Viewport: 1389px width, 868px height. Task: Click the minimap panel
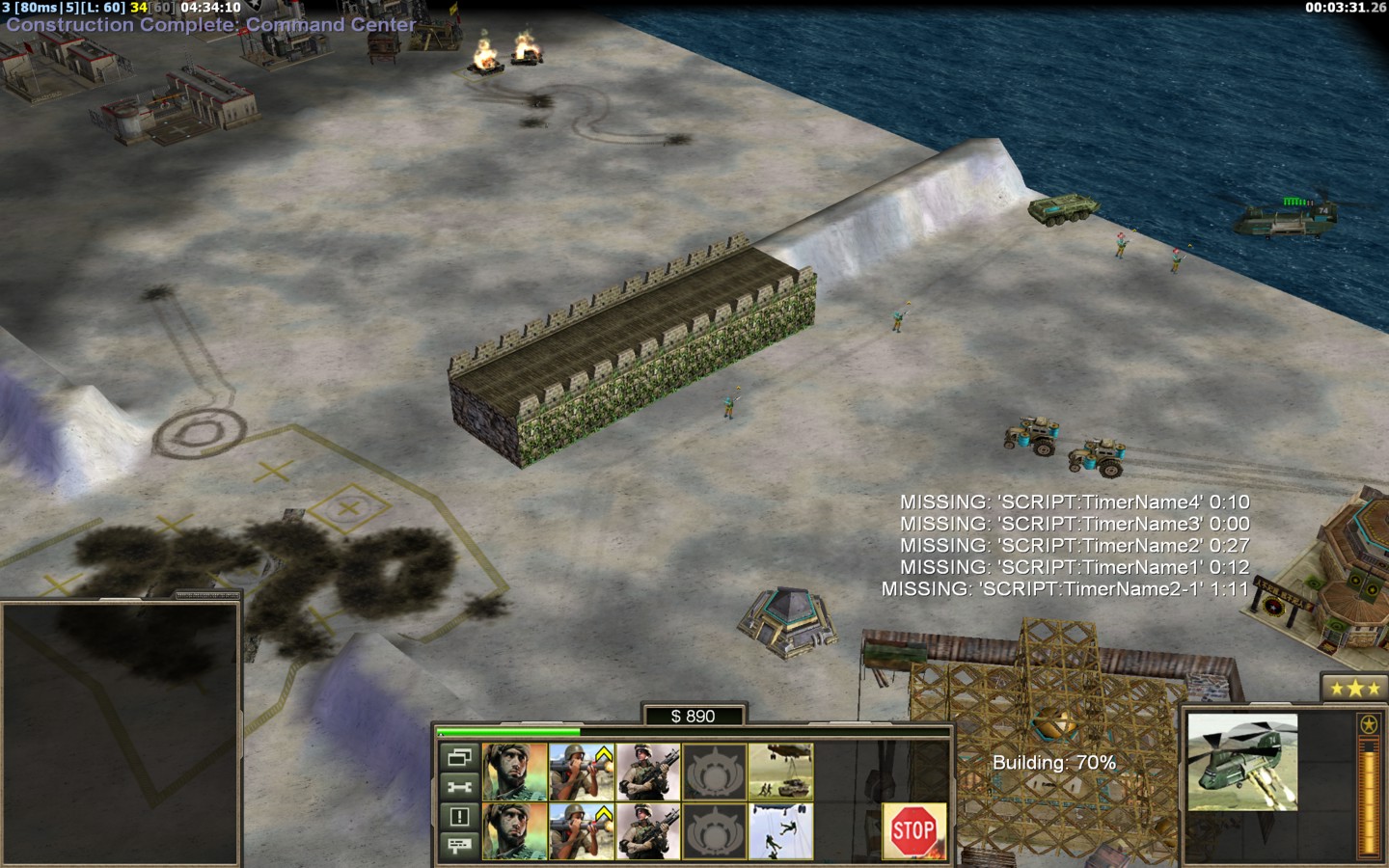(120, 733)
